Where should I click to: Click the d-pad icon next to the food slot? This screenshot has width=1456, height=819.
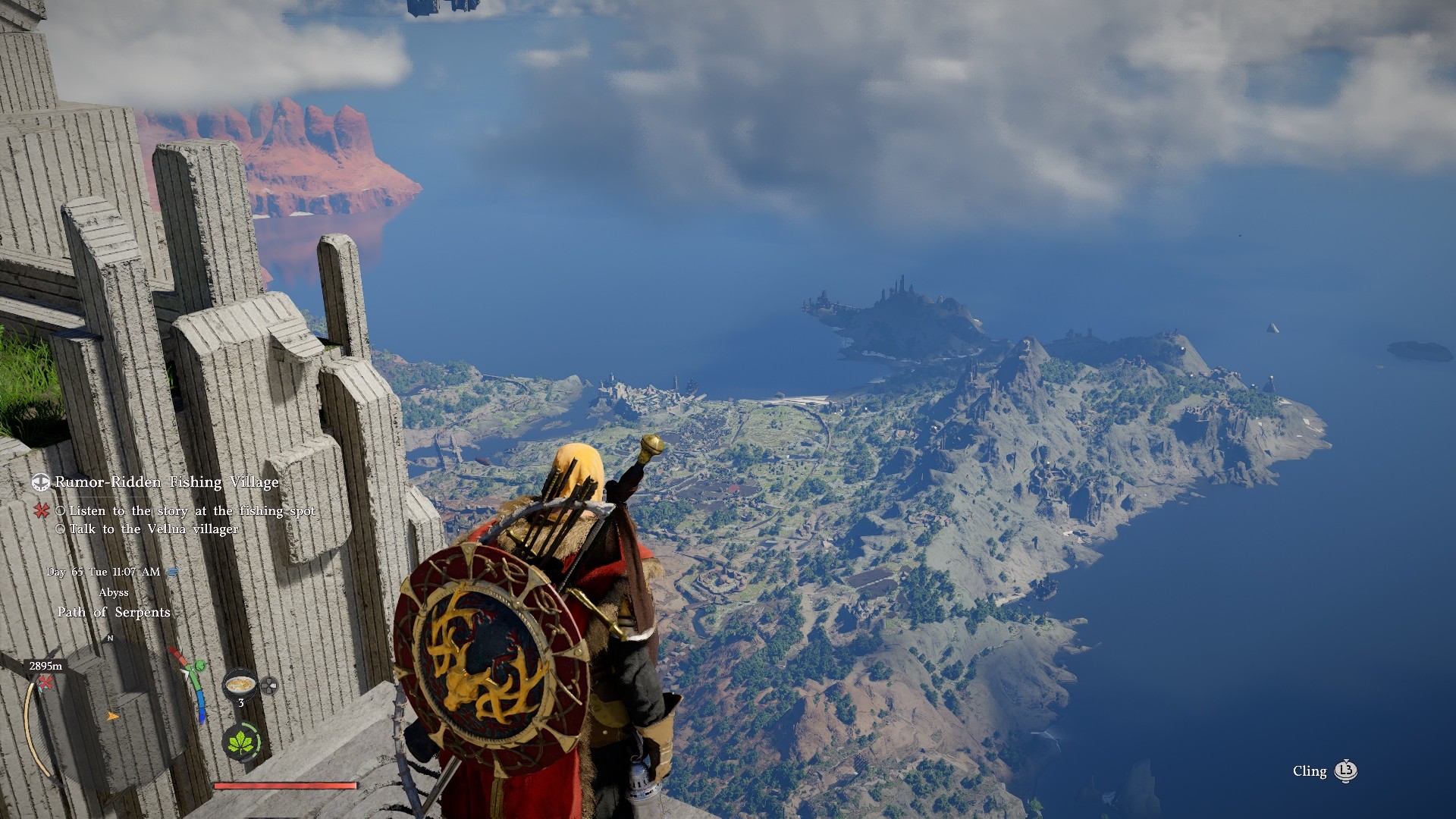tap(268, 685)
